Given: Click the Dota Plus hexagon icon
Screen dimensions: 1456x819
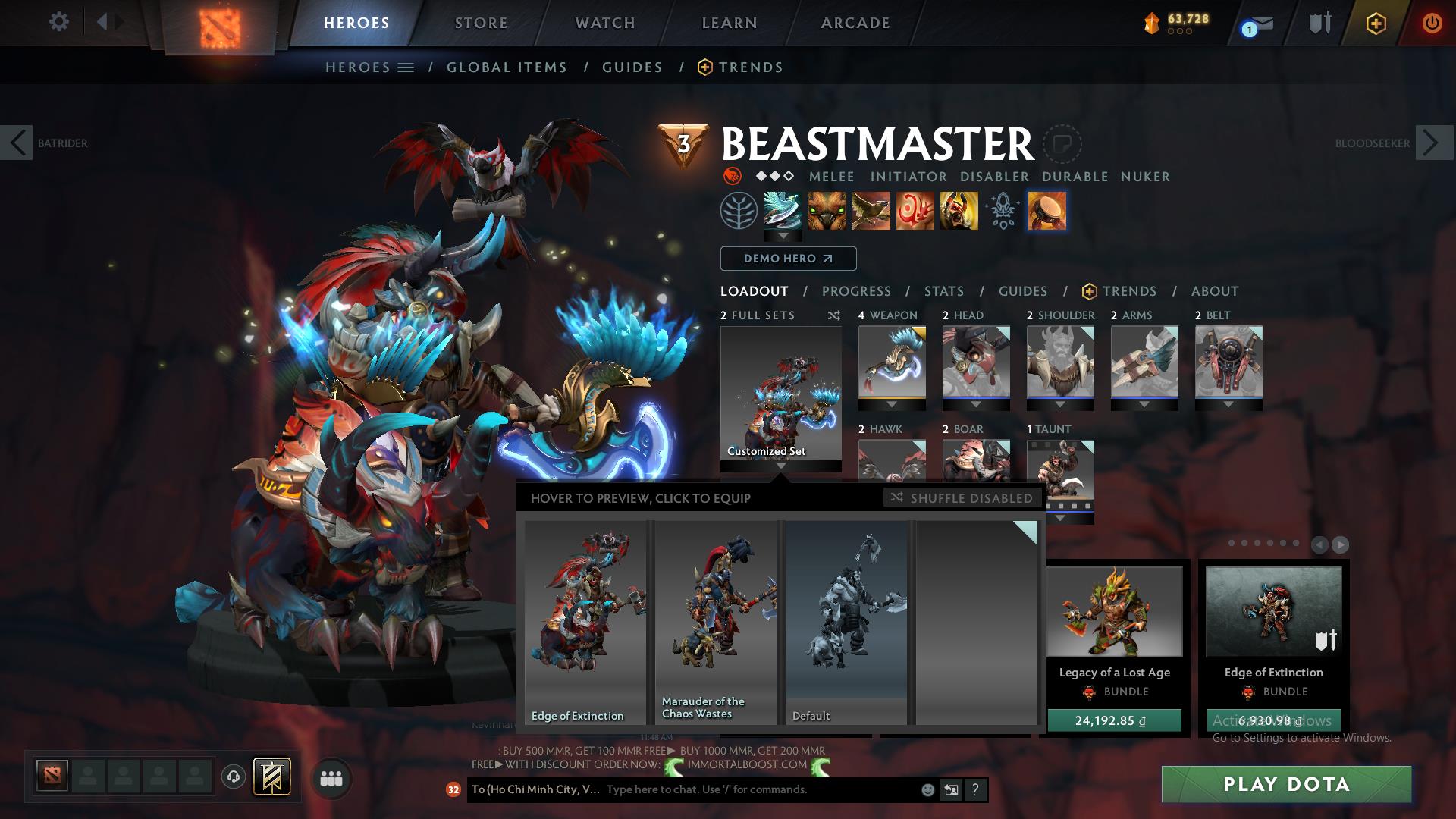Looking at the screenshot, I should pos(1376,24).
